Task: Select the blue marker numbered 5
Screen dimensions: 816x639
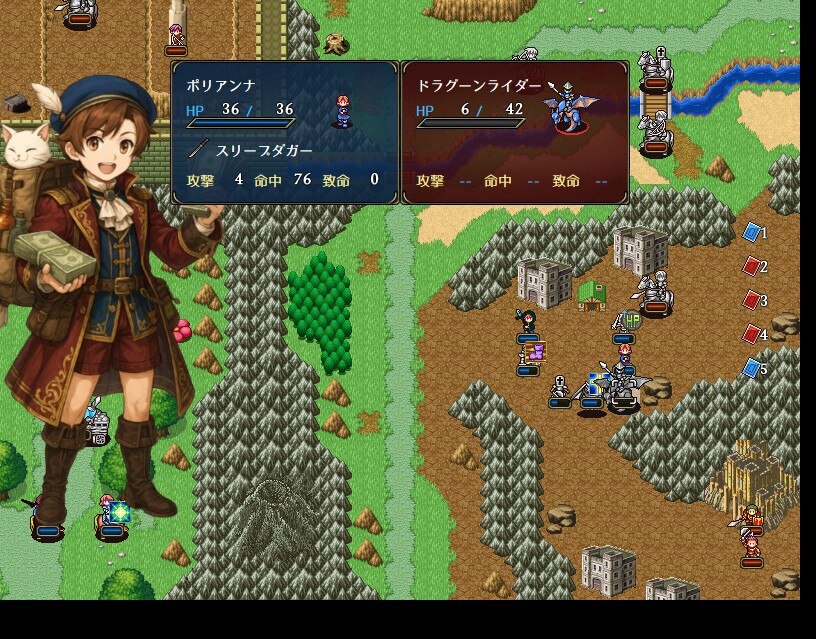Action: tap(752, 369)
